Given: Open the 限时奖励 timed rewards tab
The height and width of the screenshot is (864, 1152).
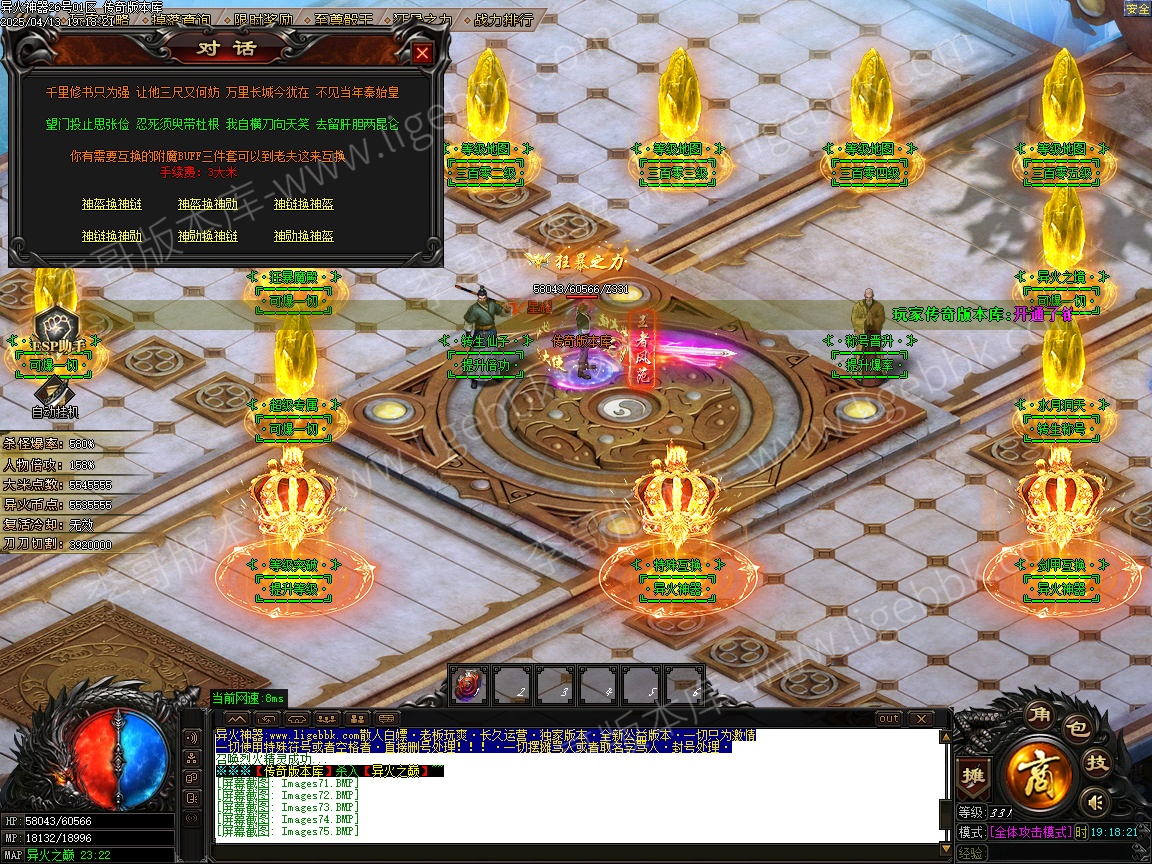Looking at the screenshot, I should pos(264,19).
